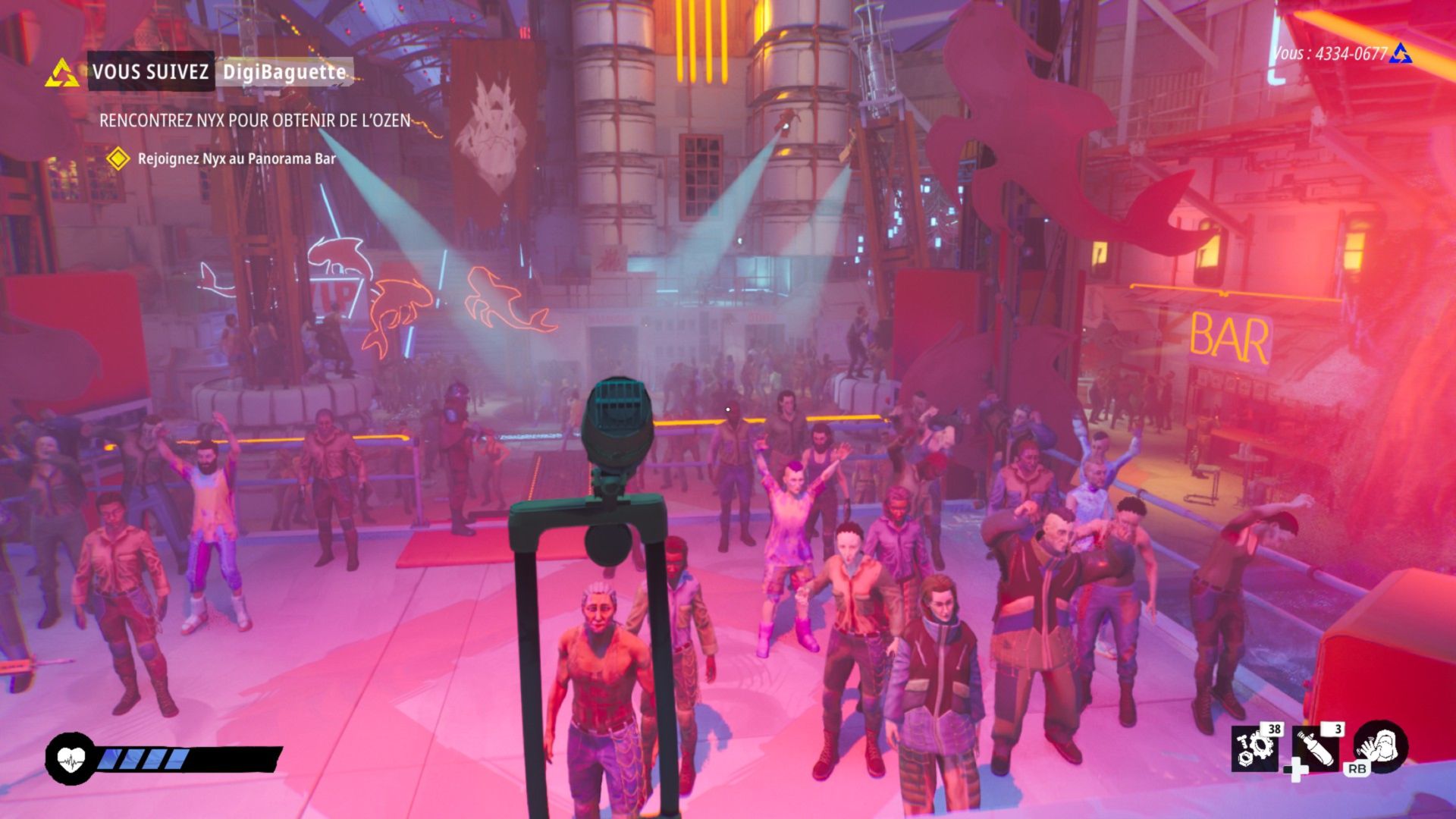Screen dimensions: 1456x819
Task: Select the DigiBaguette followed-player name tag
Action: (284, 73)
